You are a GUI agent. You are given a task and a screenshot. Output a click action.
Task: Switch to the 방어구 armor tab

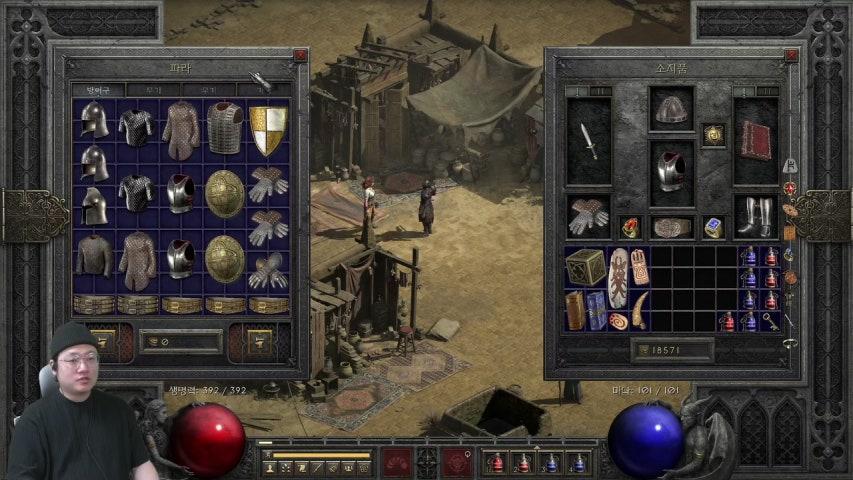tap(97, 90)
